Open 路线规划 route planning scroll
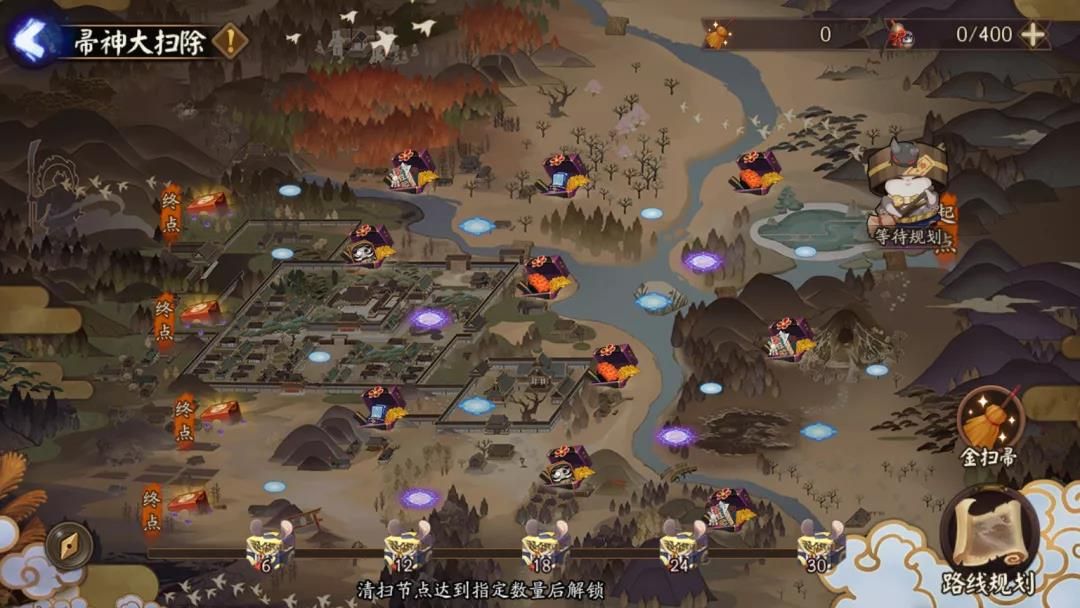 coord(988,540)
